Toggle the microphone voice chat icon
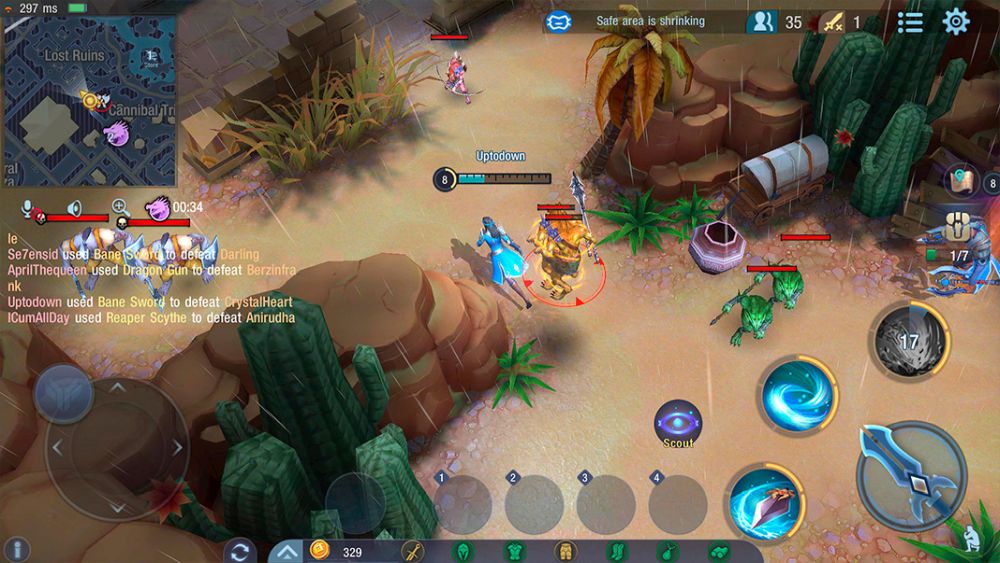 pyautogui.click(x=28, y=208)
